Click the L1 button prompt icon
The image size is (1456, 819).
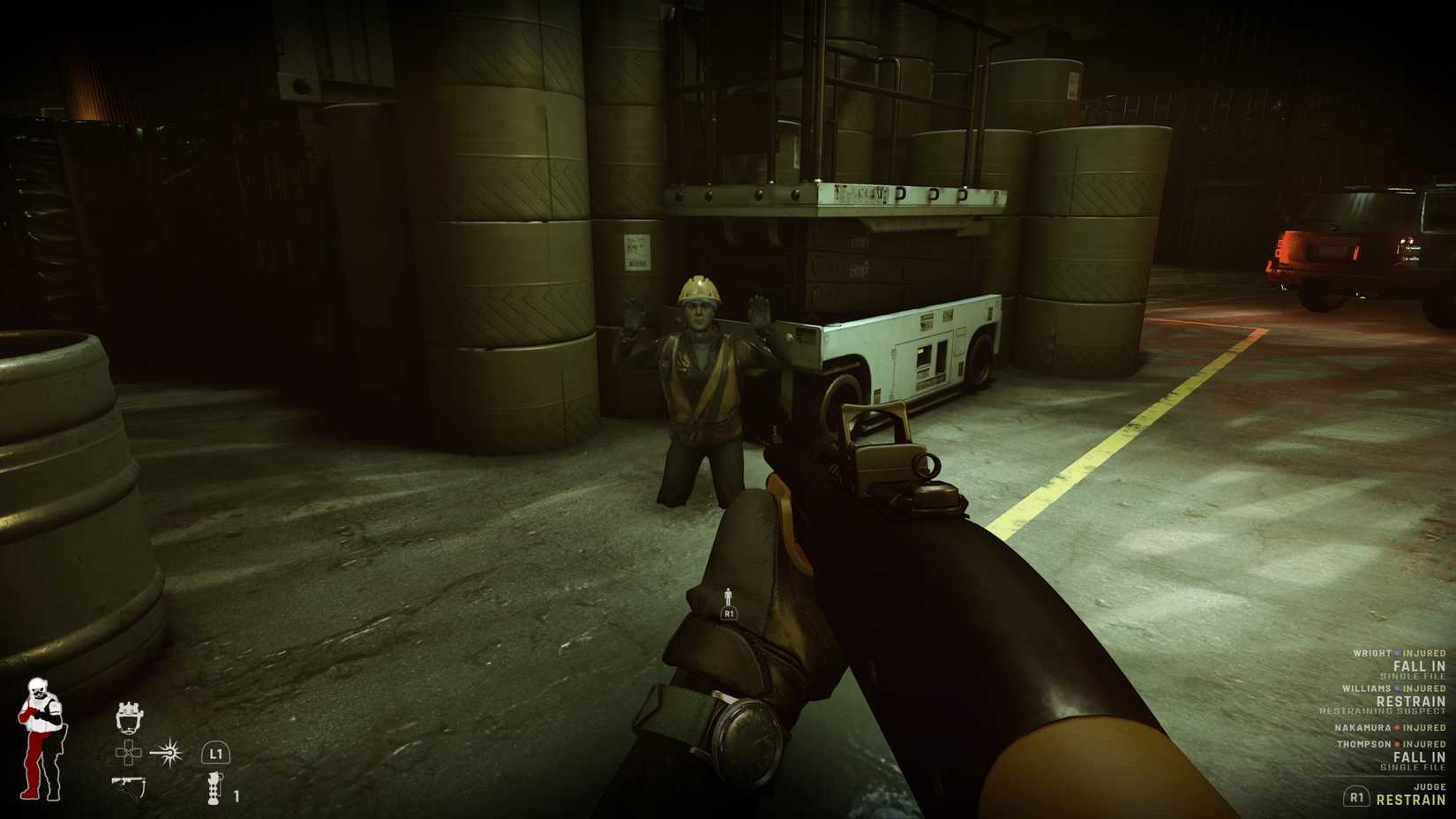pos(215,753)
